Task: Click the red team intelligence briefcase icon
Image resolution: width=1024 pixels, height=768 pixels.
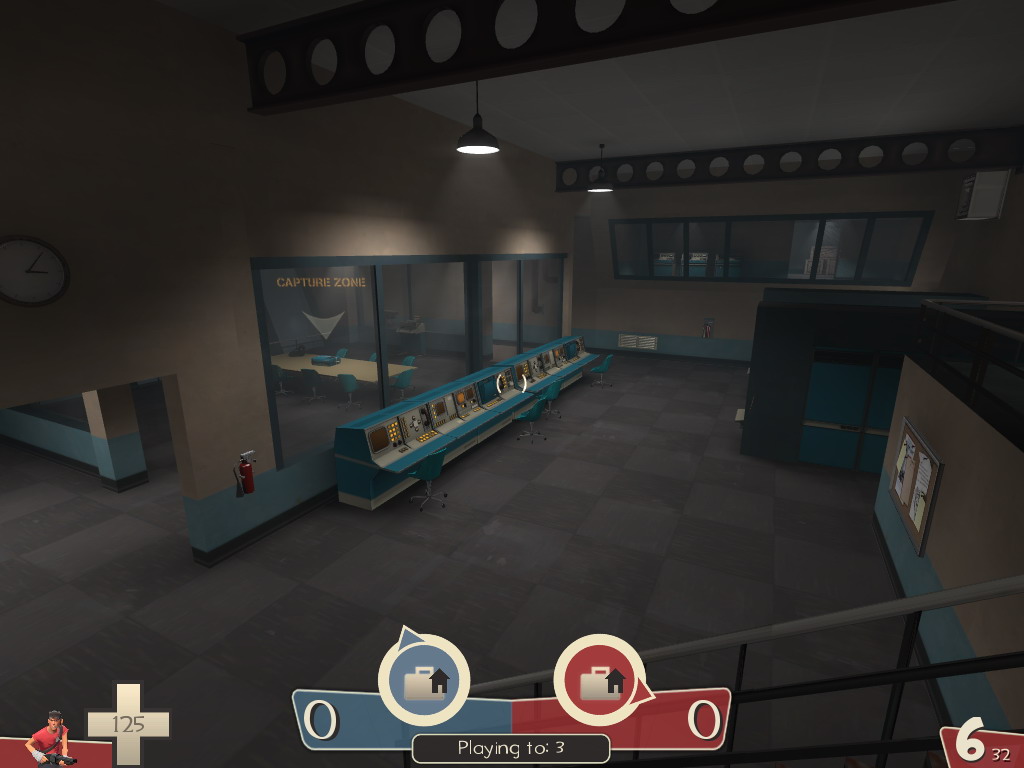Action: [599, 680]
